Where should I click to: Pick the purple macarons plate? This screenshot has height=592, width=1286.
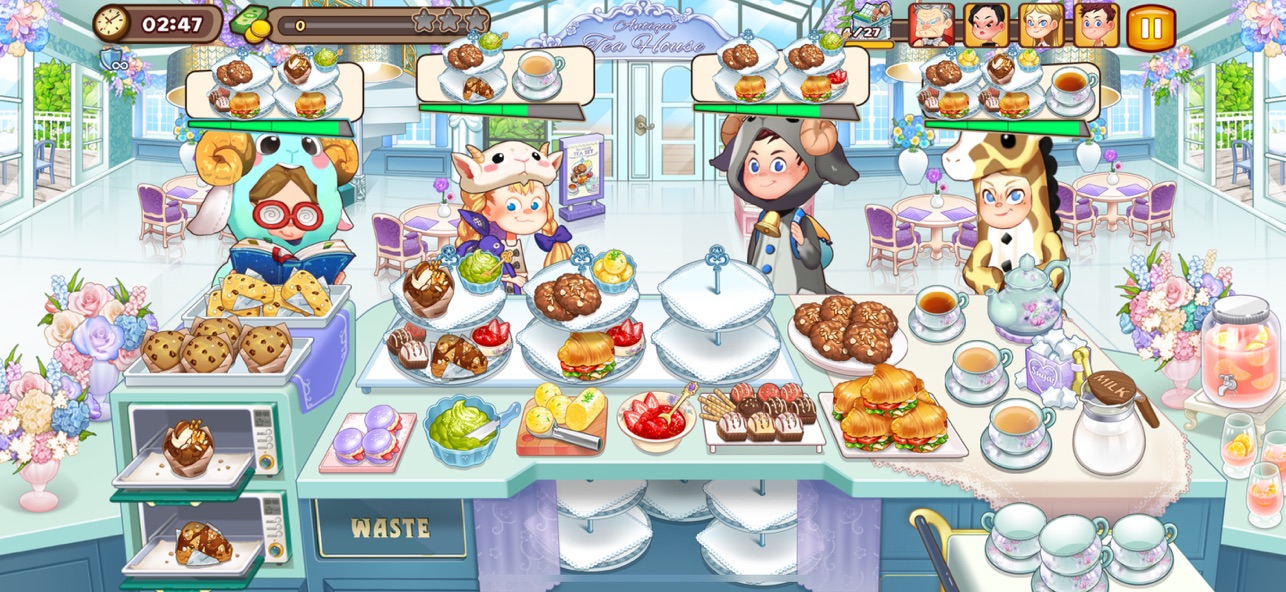(367, 437)
